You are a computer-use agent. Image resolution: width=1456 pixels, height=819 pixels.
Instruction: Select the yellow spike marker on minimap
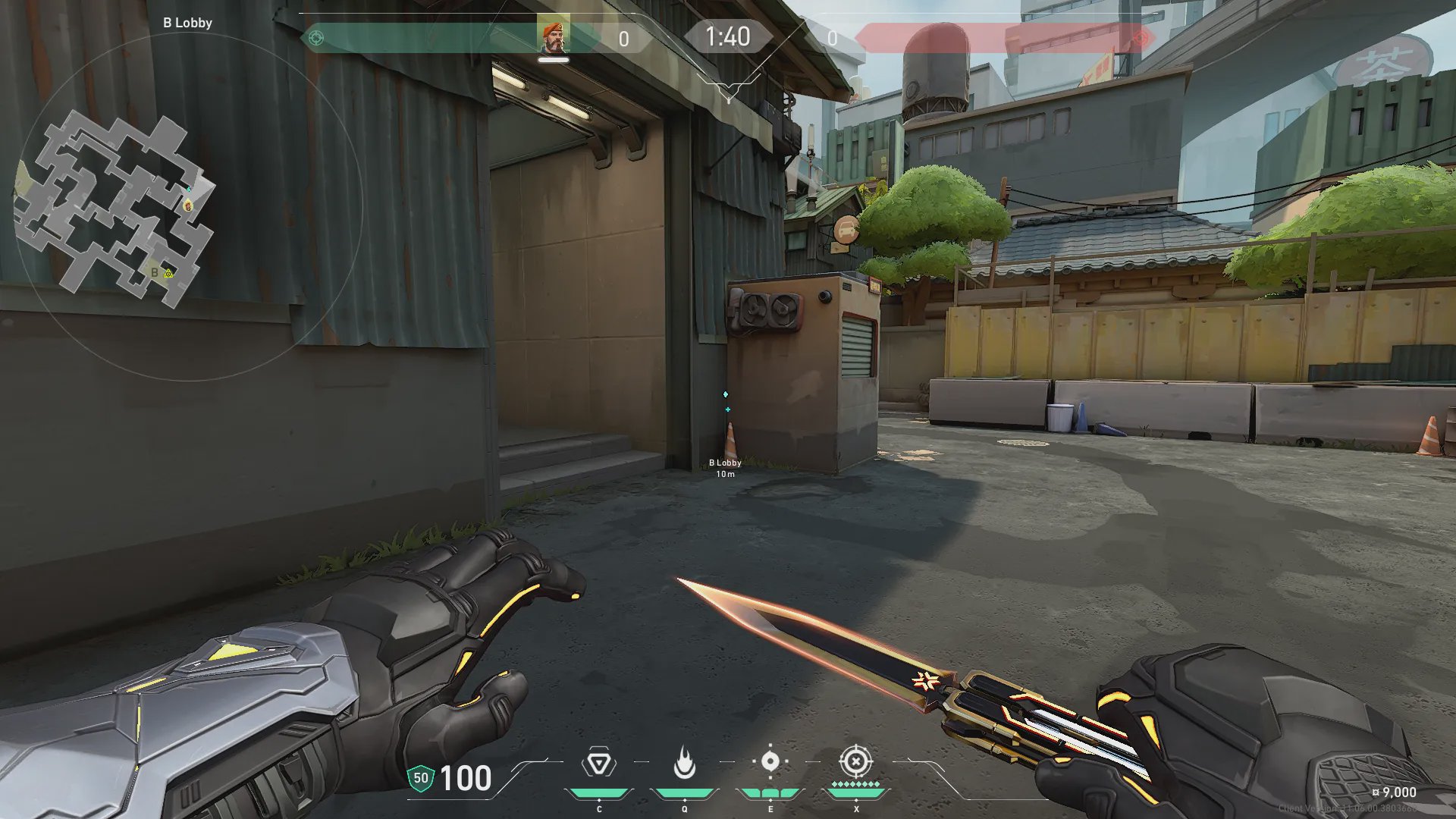168,273
